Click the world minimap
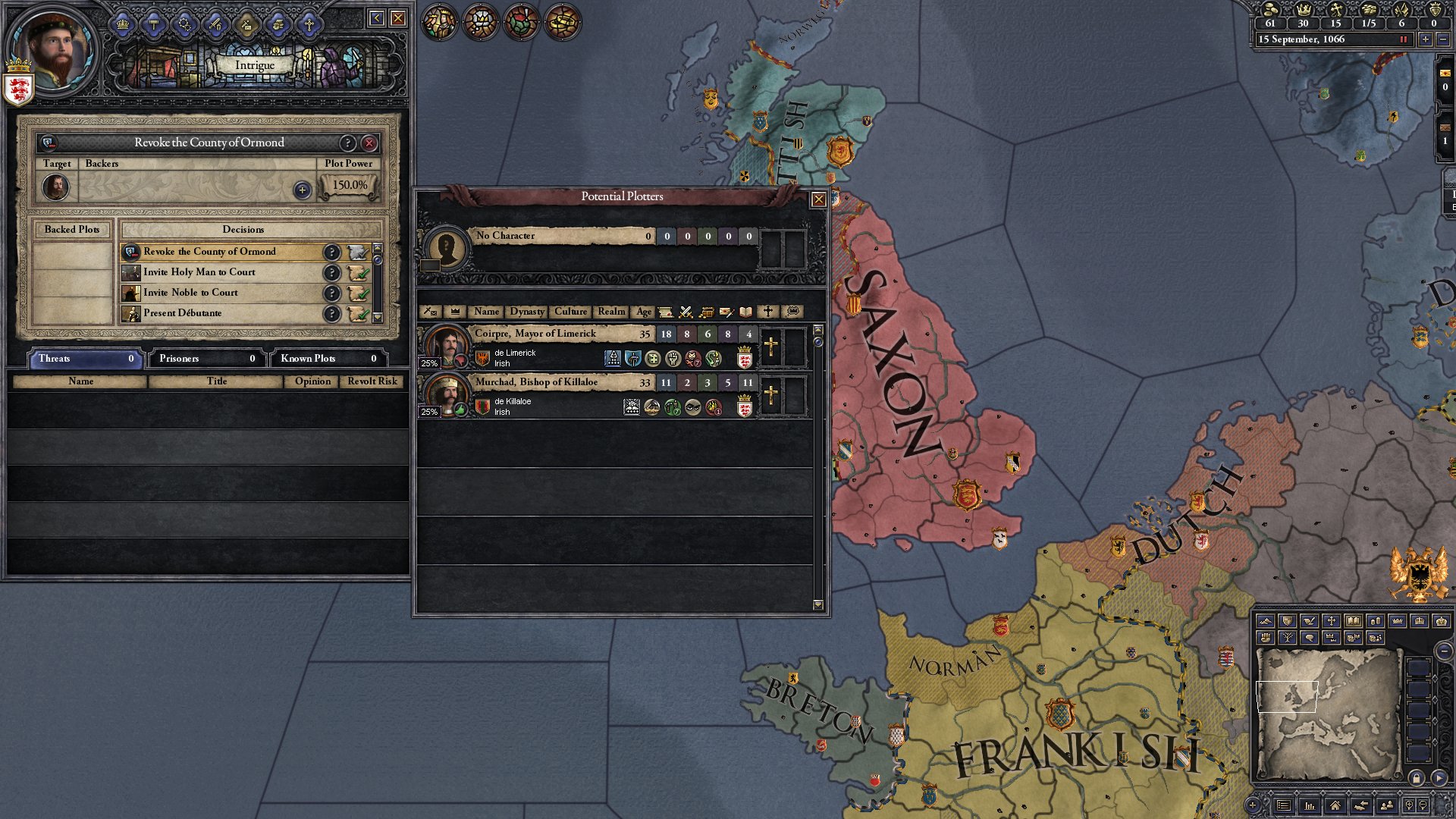 pyautogui.click(x=1327, y=713)
